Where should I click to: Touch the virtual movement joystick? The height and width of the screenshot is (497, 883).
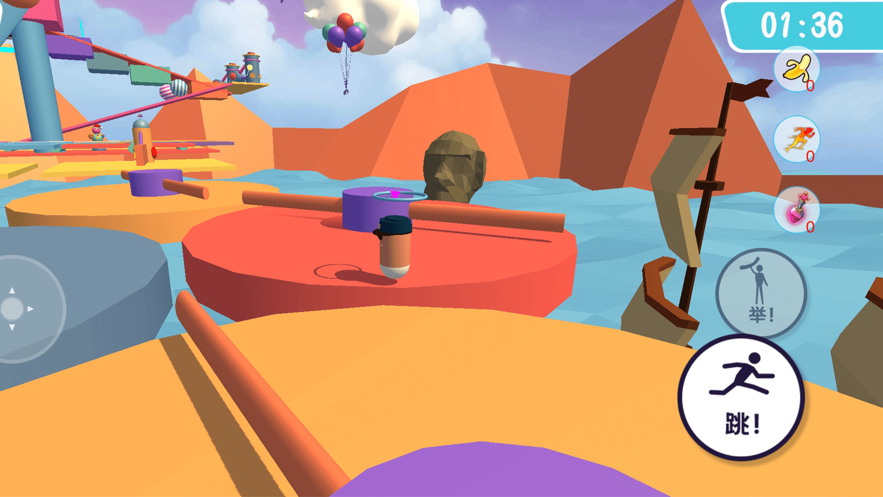pos(14,309)
